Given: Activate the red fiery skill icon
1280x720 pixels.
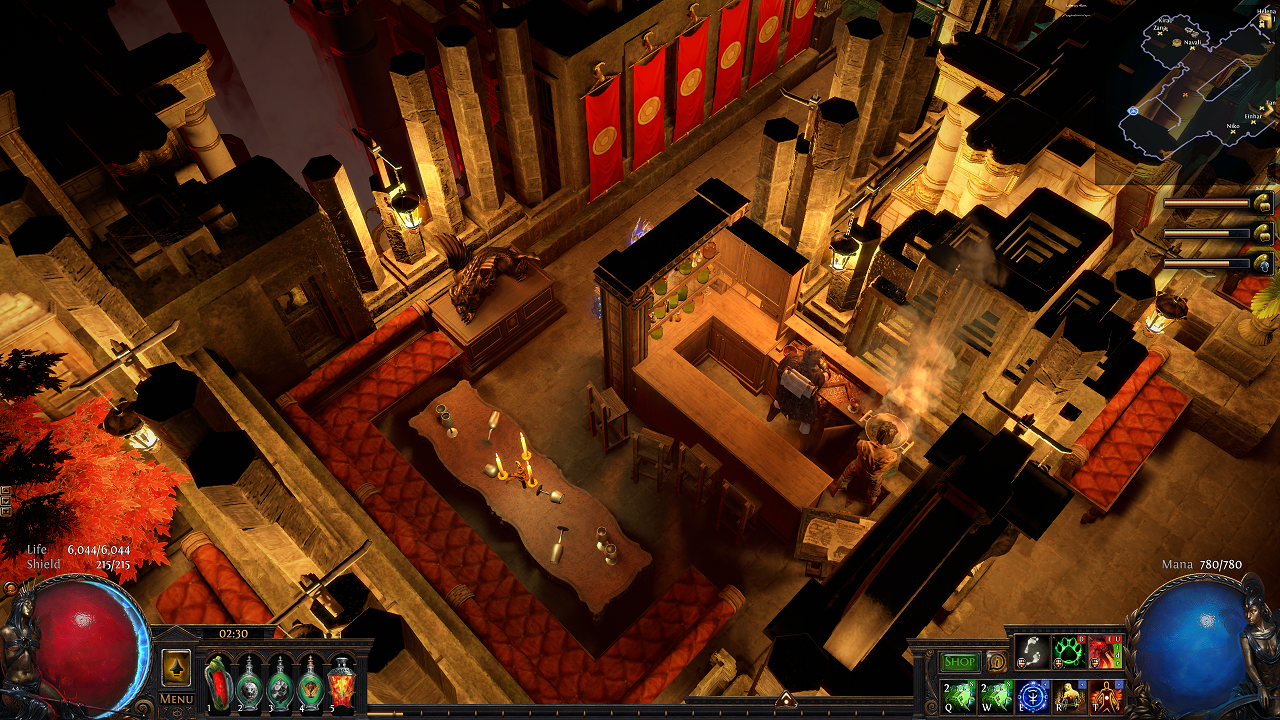Looking at the screenshot, I should coord(1105,653).
